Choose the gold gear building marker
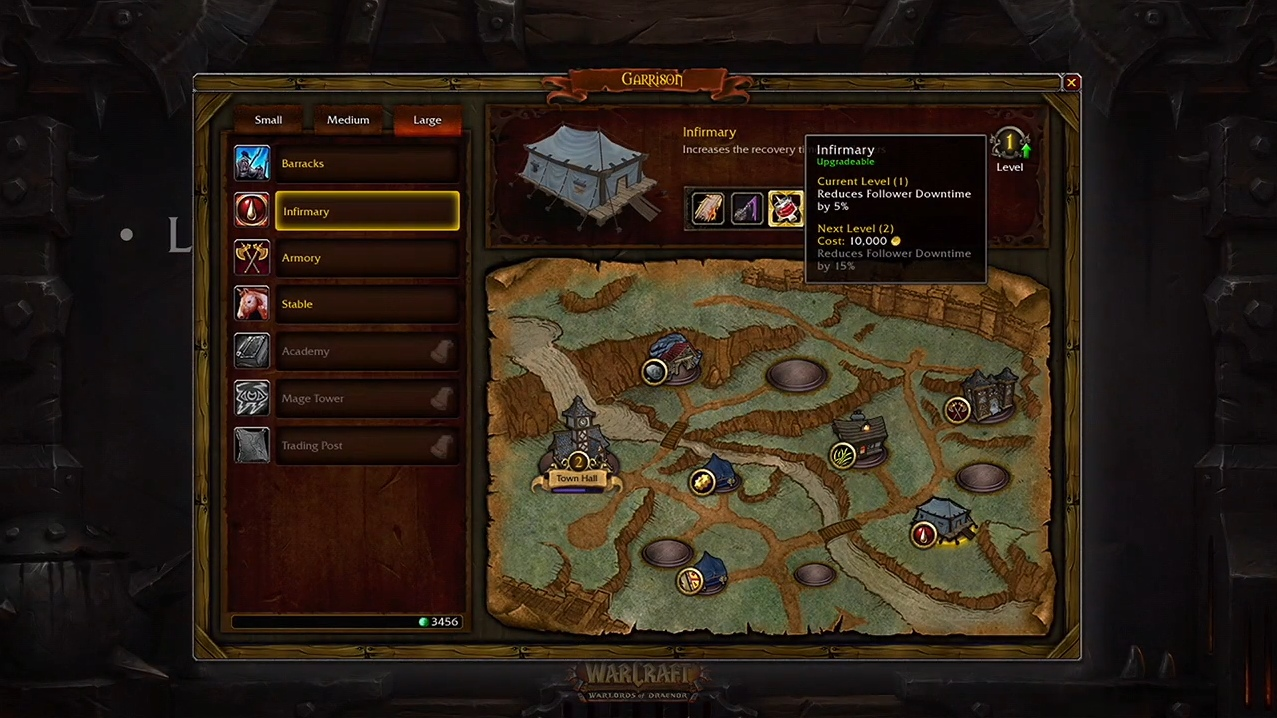This screenshot has width=1277, height=718. tap(702, 482)
